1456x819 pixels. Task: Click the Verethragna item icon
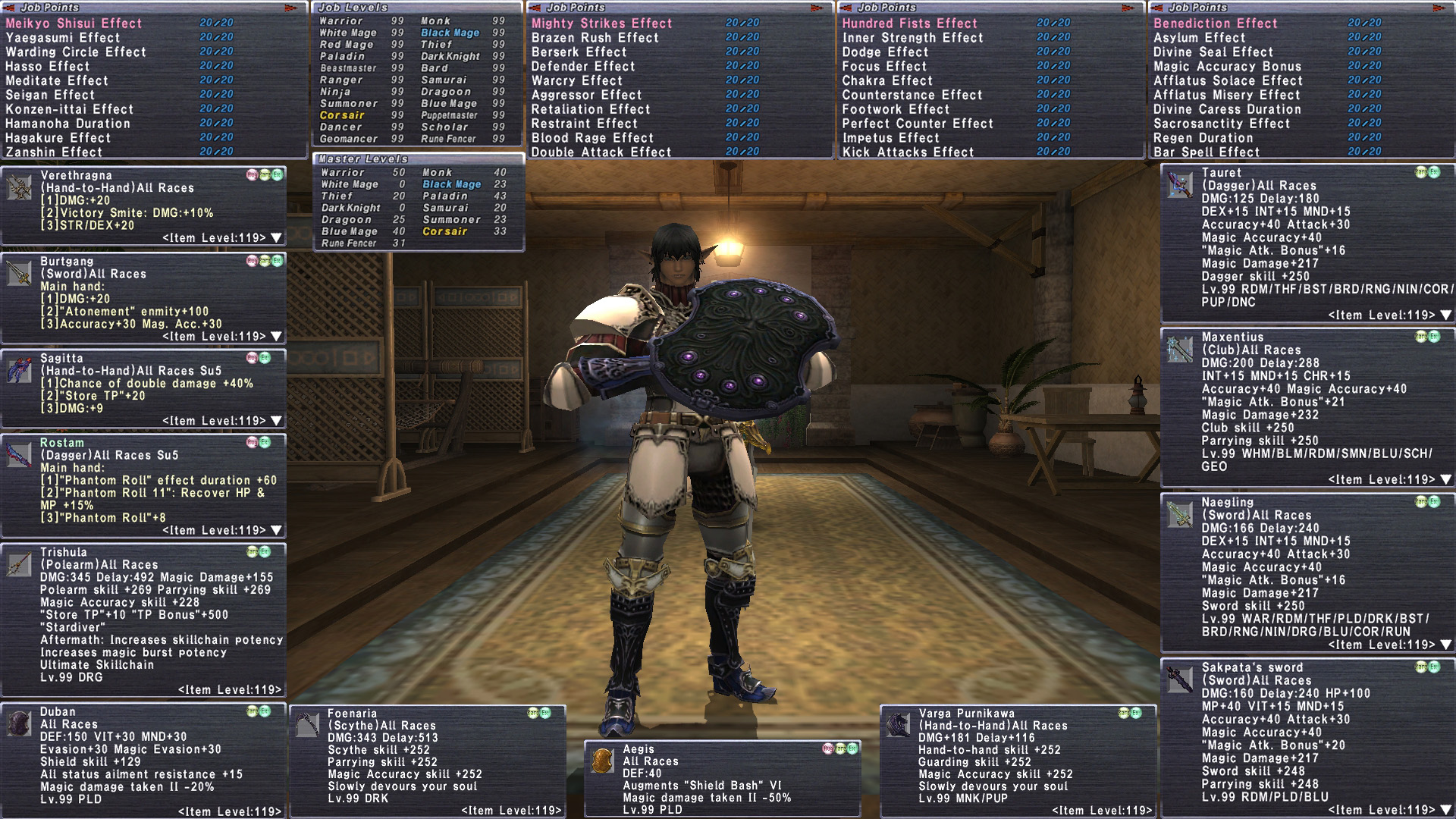pyautogui.click(x=19, y=187)
